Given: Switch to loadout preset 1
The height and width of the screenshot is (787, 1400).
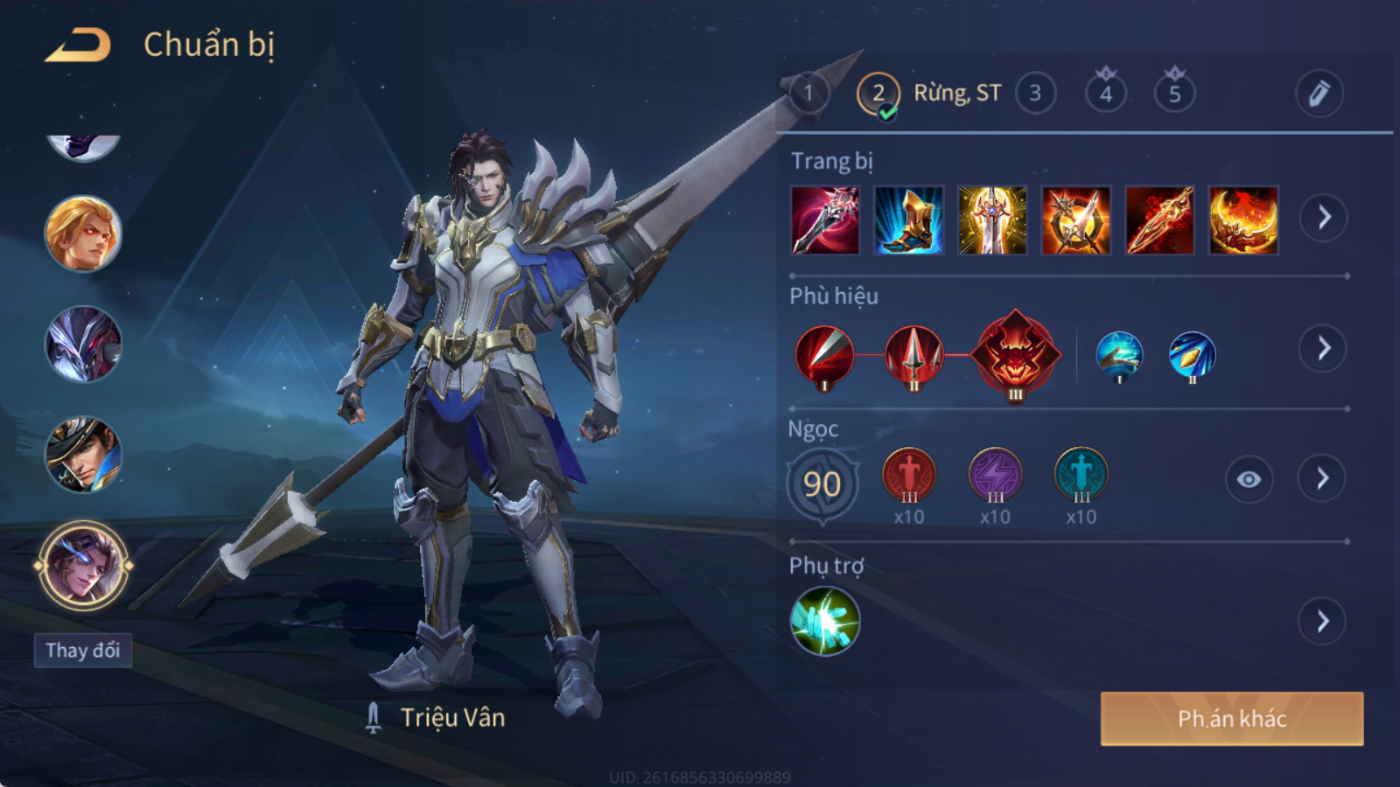Looking at the screenshot, I should pyautogui.click(x=809, y=95).
